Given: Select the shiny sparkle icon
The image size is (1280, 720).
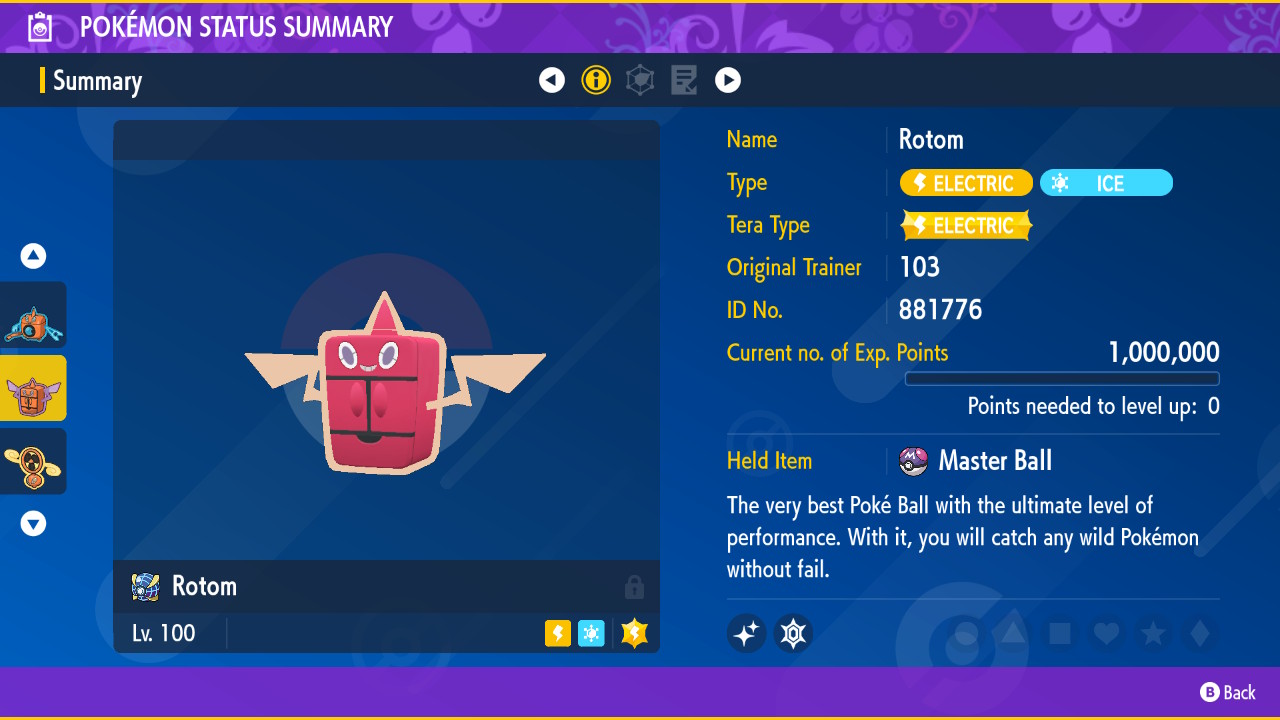Looking at the screenshot, I should coord(747,633).
